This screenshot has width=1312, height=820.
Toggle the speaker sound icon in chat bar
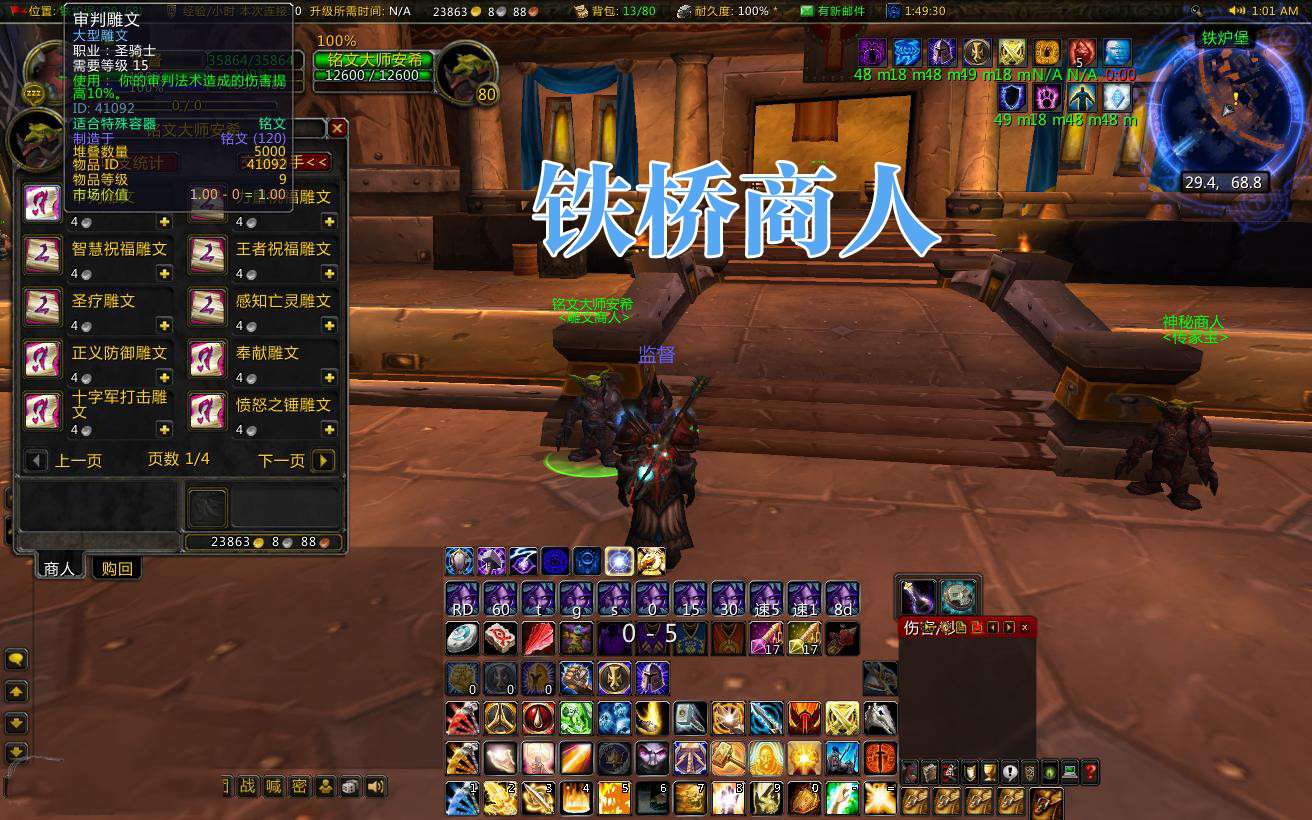(x=377, y=786)
